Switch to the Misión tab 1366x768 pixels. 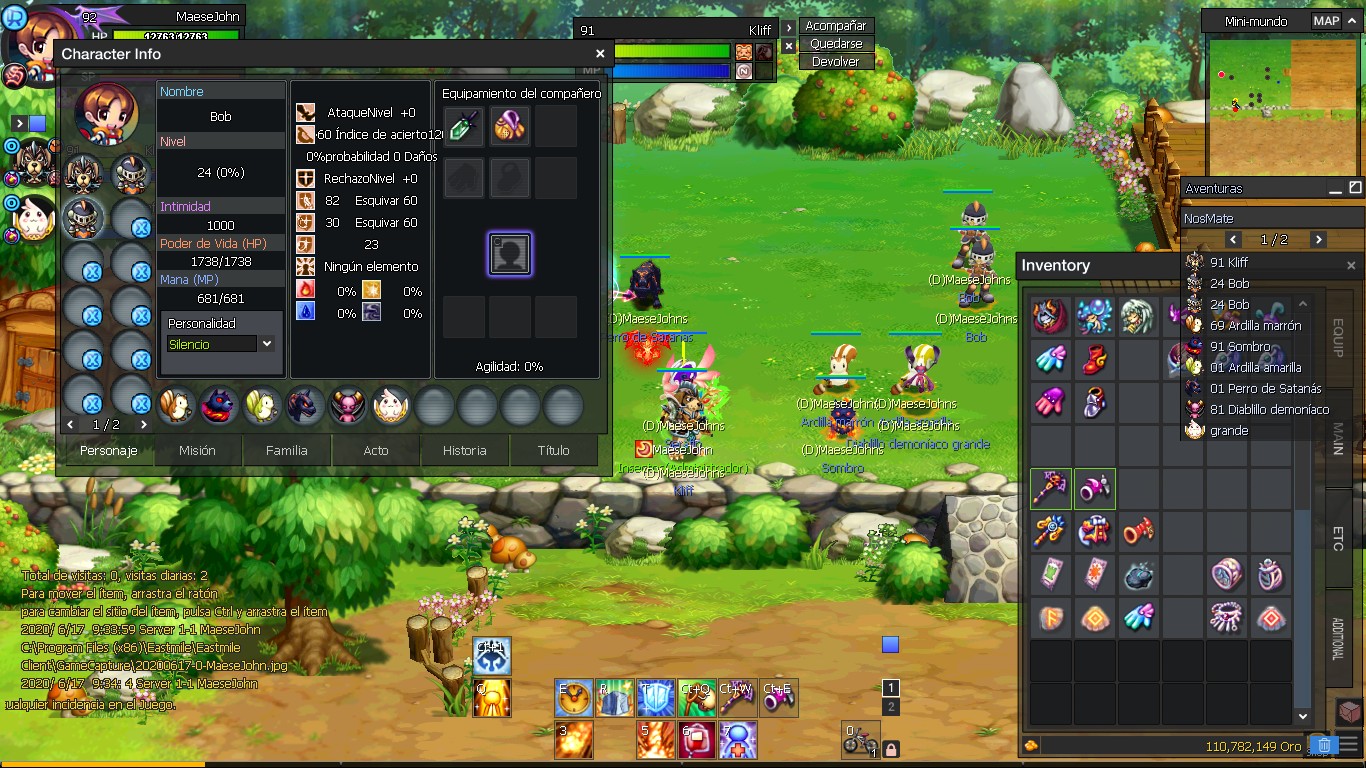click(x=197, y=451)
